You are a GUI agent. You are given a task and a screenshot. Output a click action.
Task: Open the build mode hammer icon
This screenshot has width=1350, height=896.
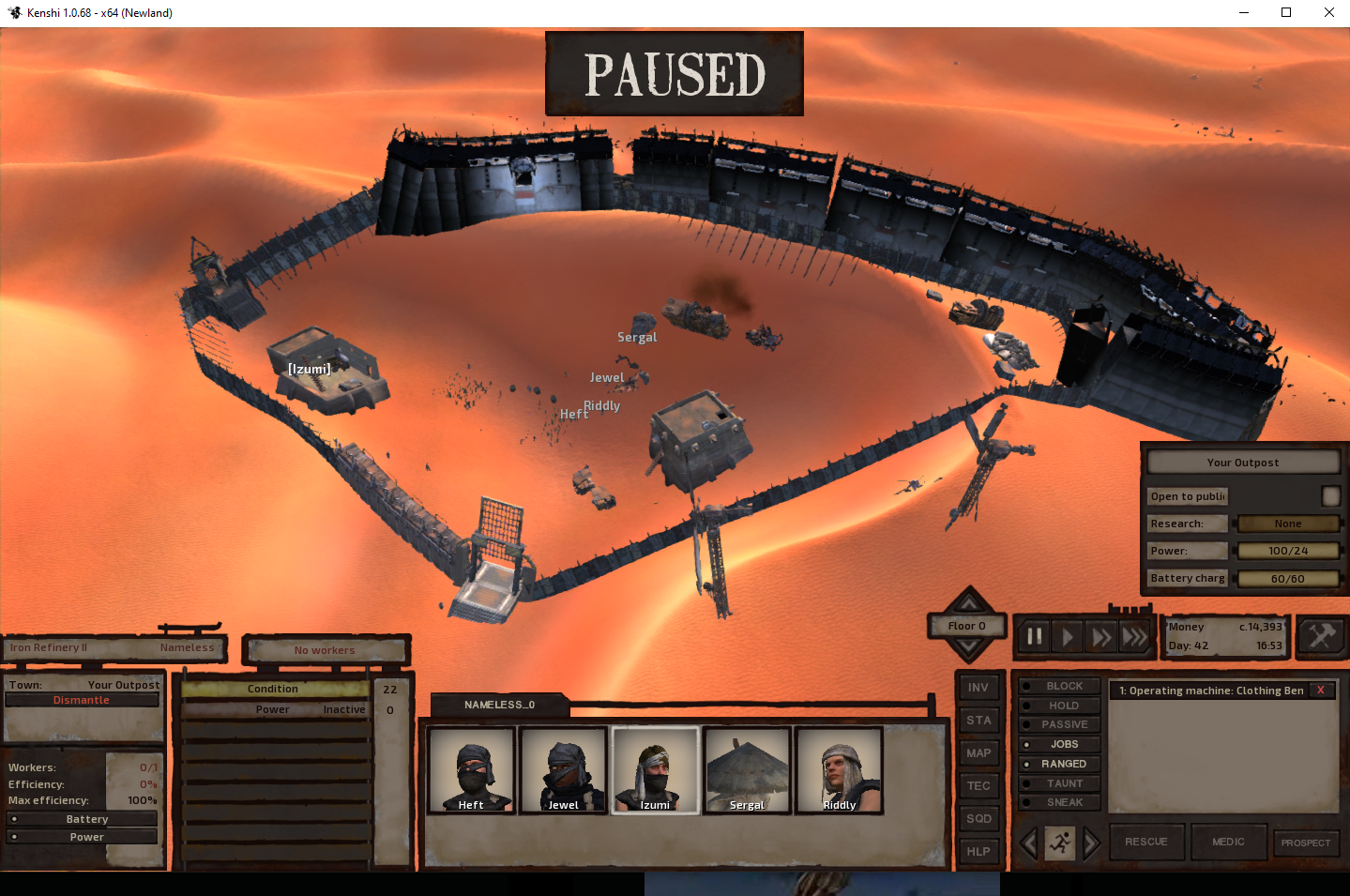point(1321,637)
